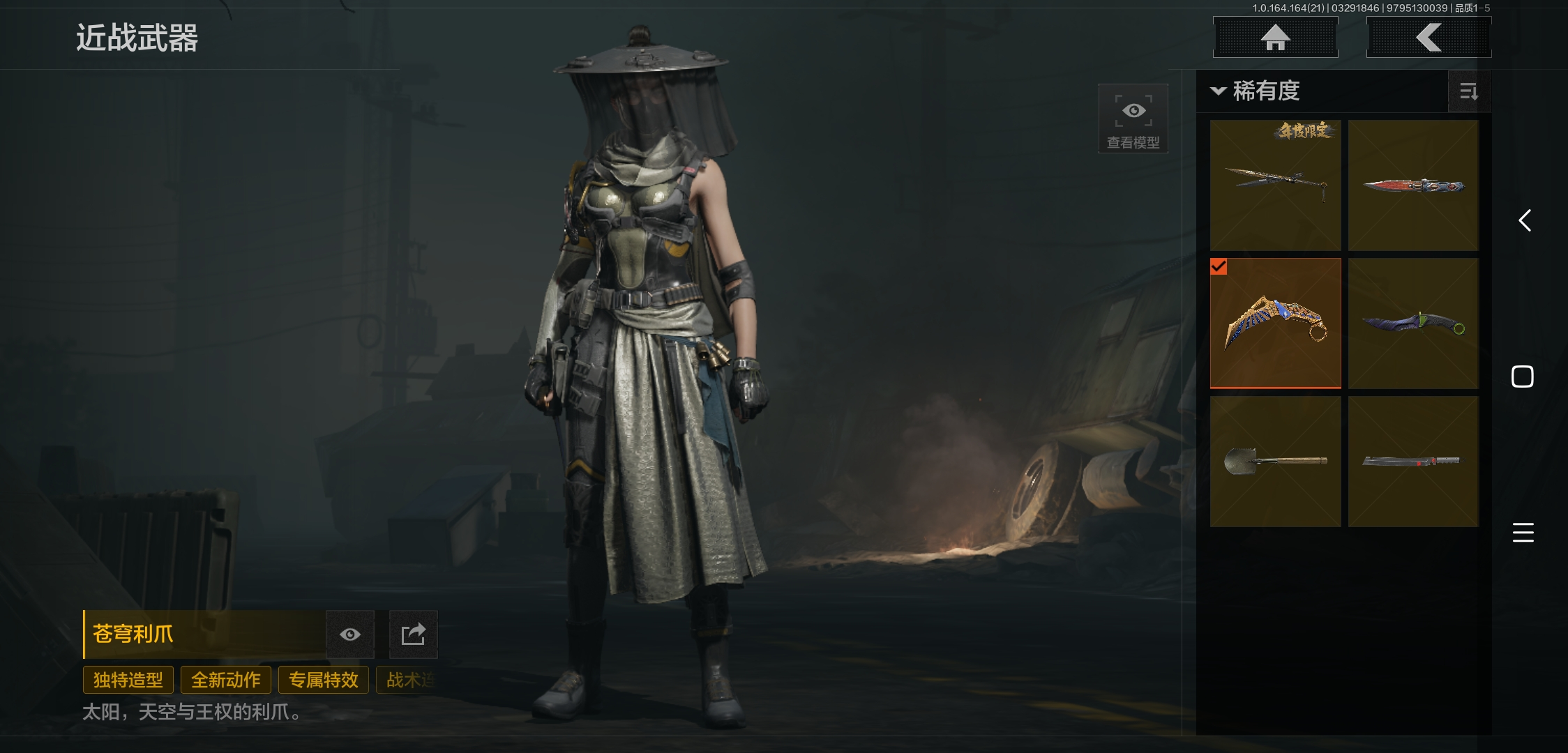1568x753 pixels.
Task: Show the 全新动作 feature tag
Action: point(225,680)
